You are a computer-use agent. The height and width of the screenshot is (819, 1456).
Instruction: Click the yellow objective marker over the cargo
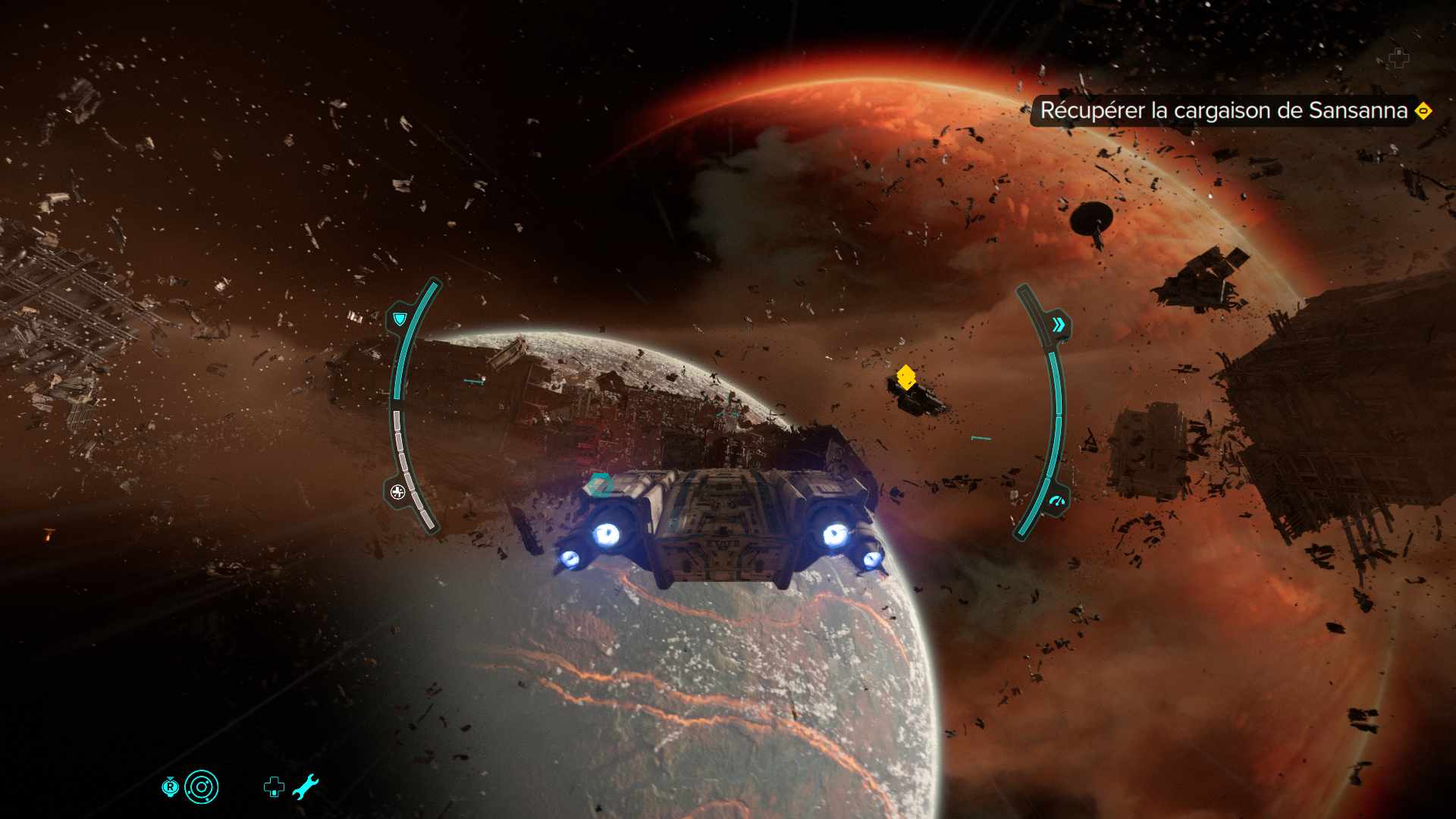point(905,376)
